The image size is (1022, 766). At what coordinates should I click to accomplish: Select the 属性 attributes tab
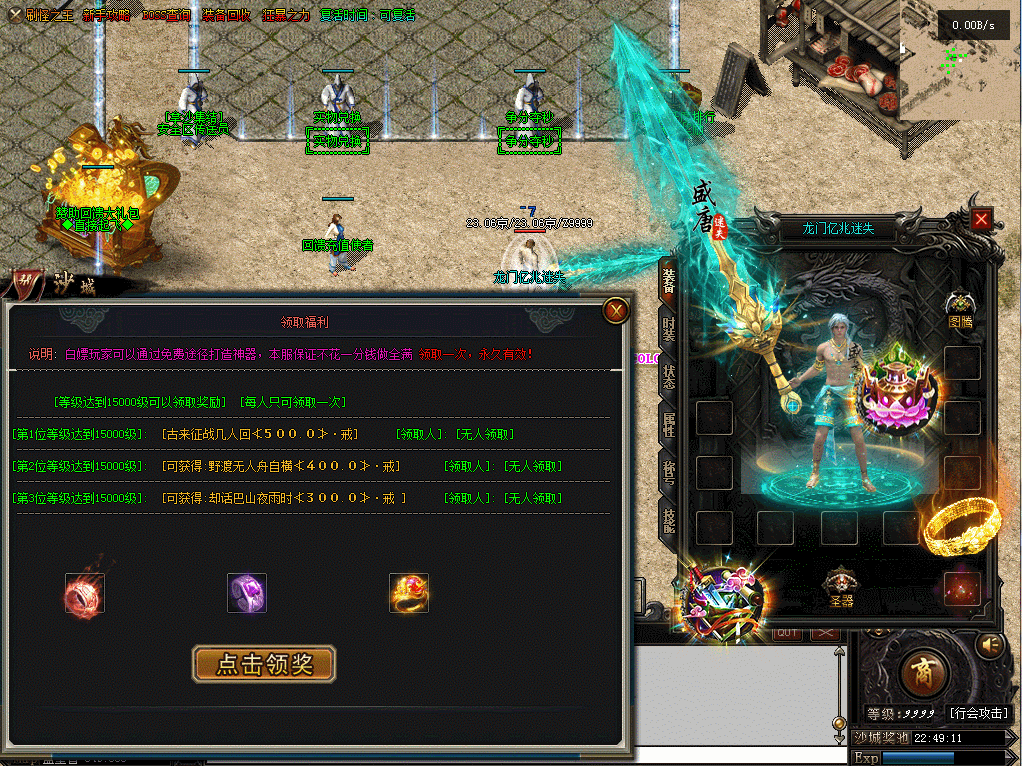click(668, 421)
